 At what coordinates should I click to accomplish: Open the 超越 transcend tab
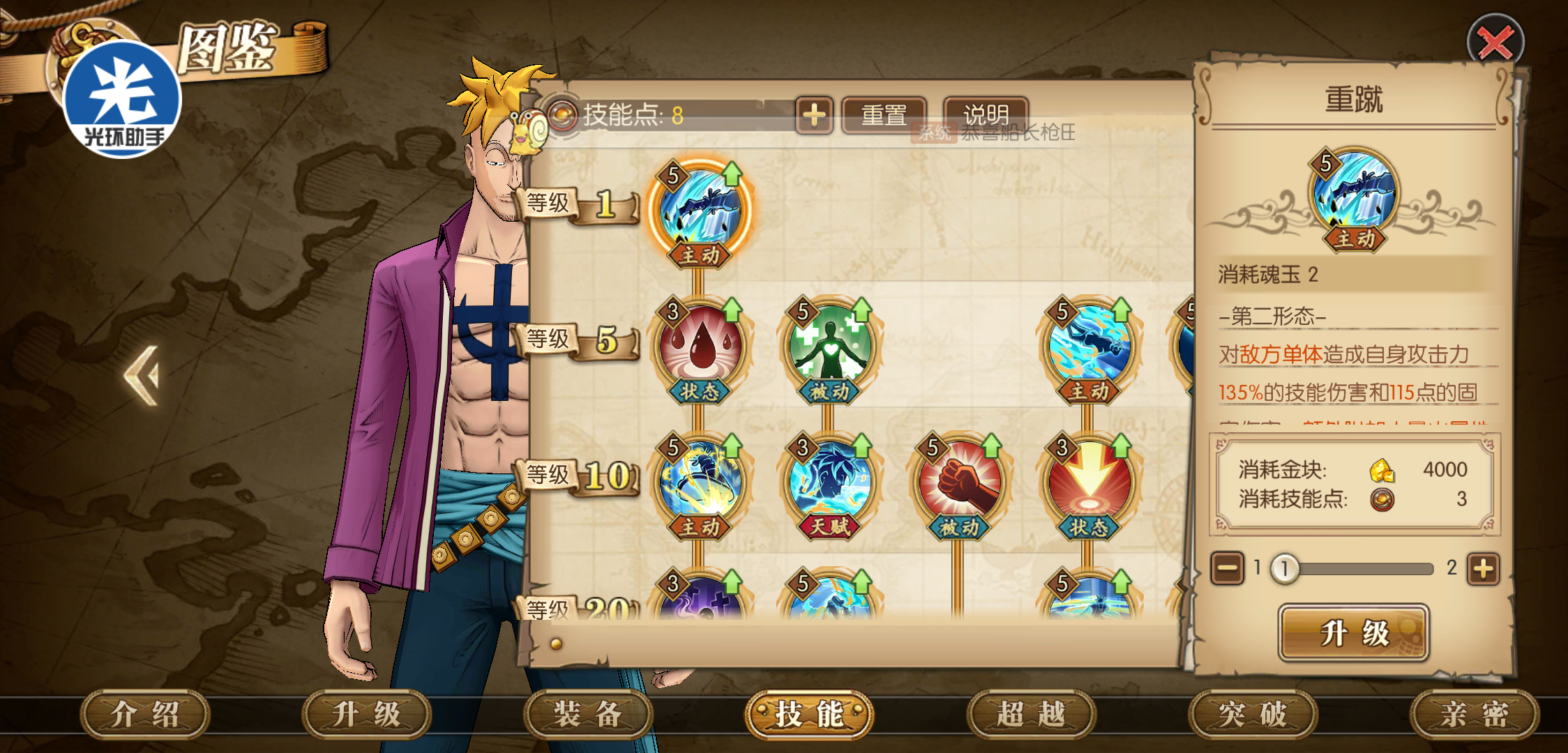coord(1031,714)
